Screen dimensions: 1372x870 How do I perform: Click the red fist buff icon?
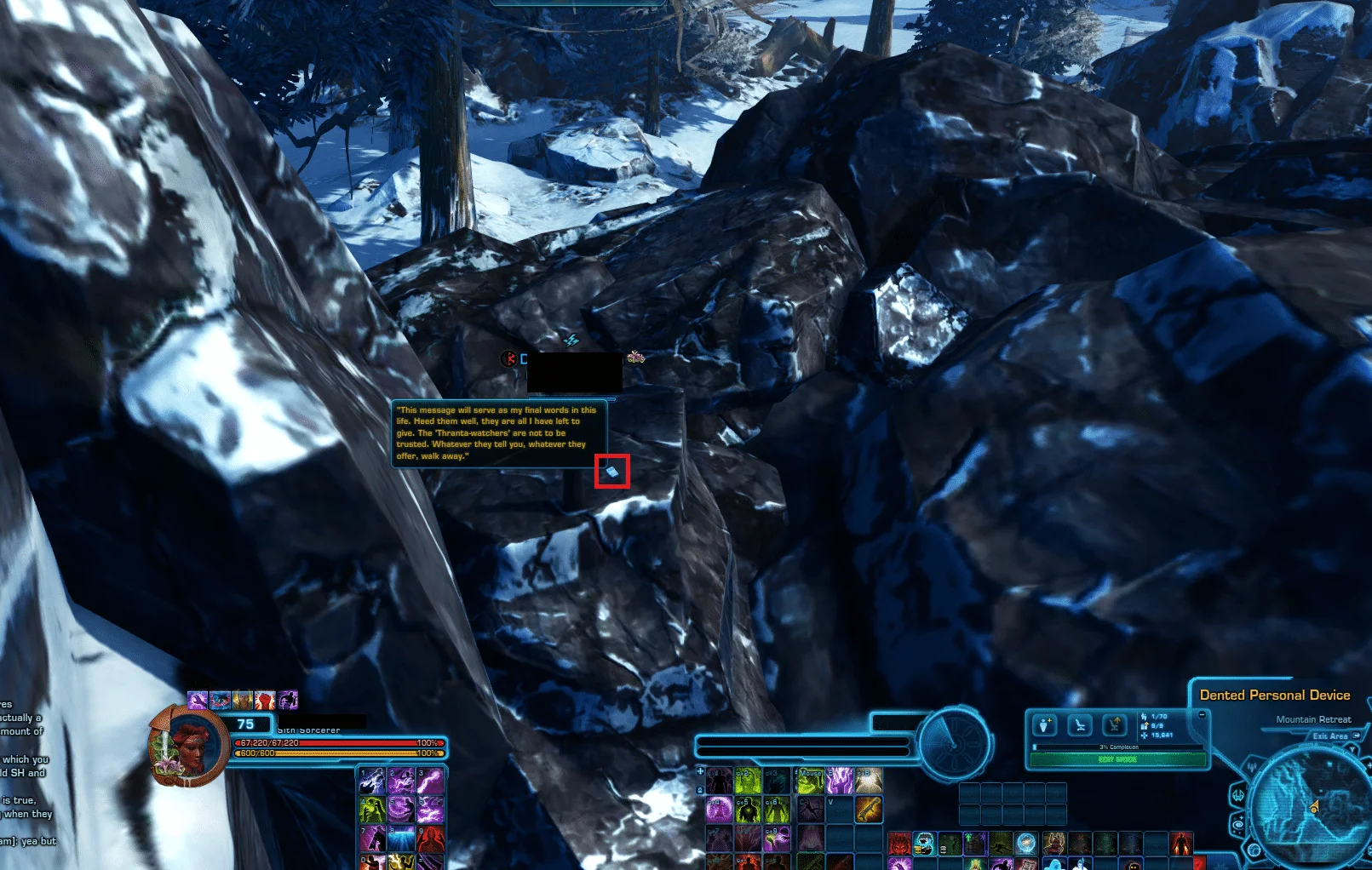click(x=265, y=701)
